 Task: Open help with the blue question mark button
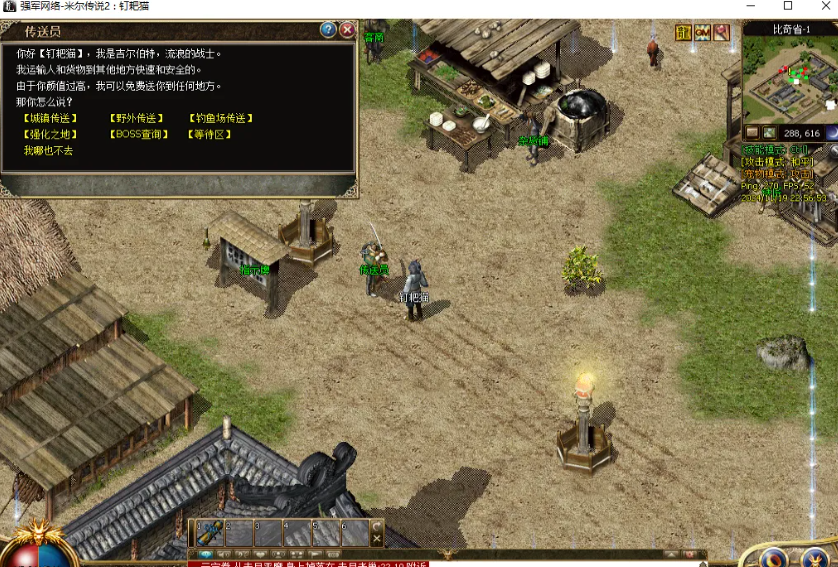click(x=328, y=30)
